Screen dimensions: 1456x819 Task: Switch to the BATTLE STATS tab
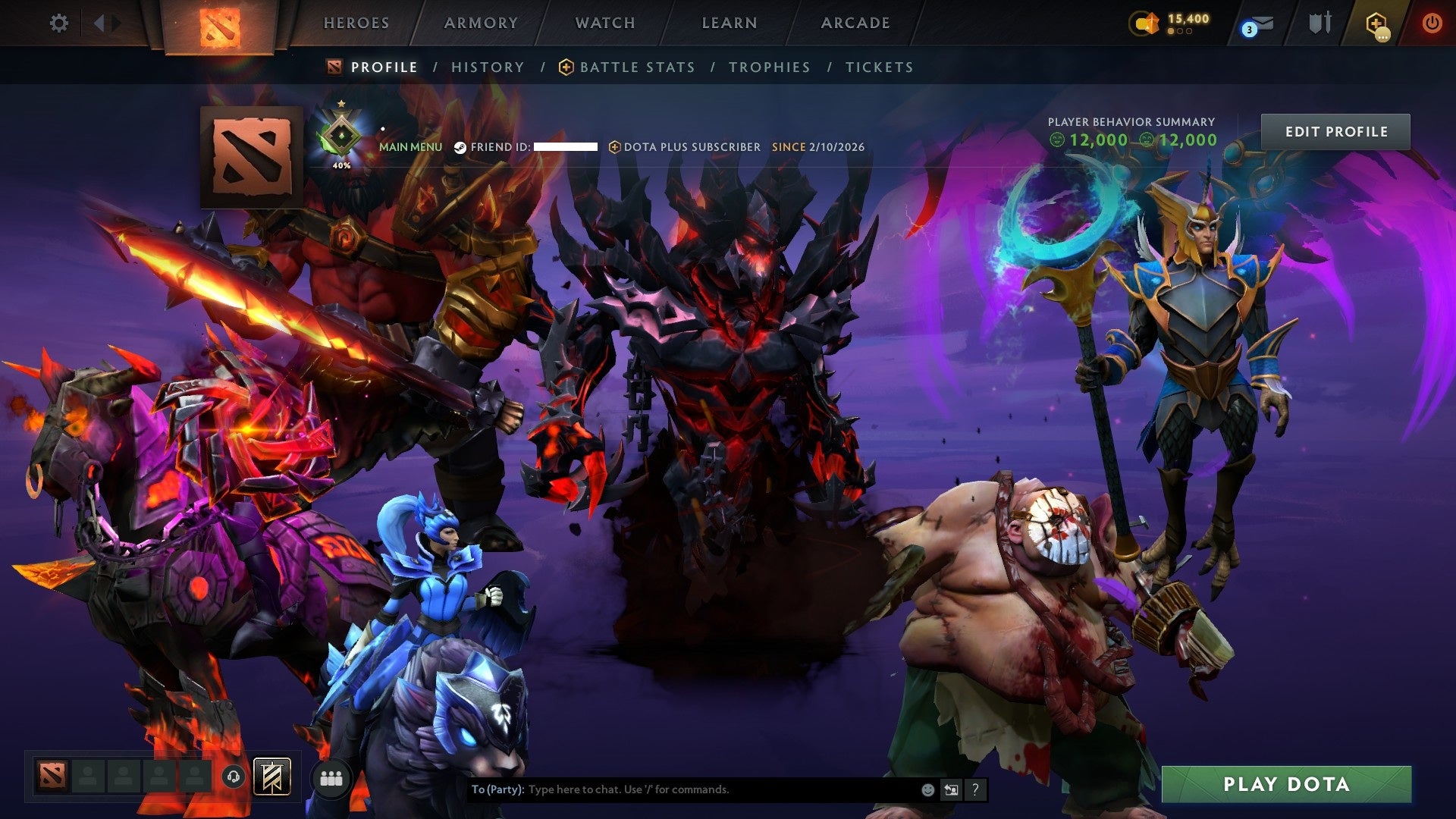coord(635,67)
